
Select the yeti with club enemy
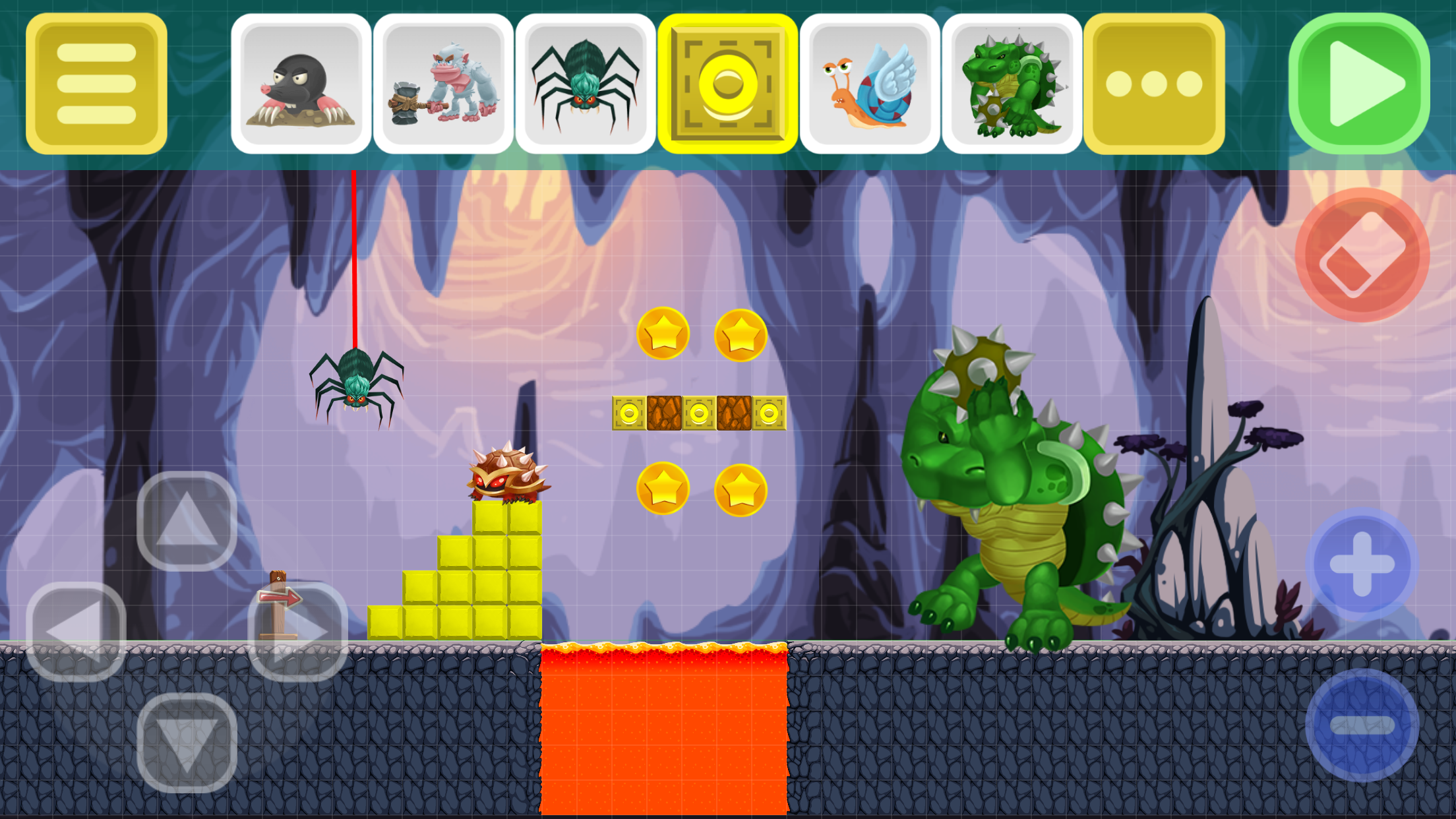[x=443, y=82]
